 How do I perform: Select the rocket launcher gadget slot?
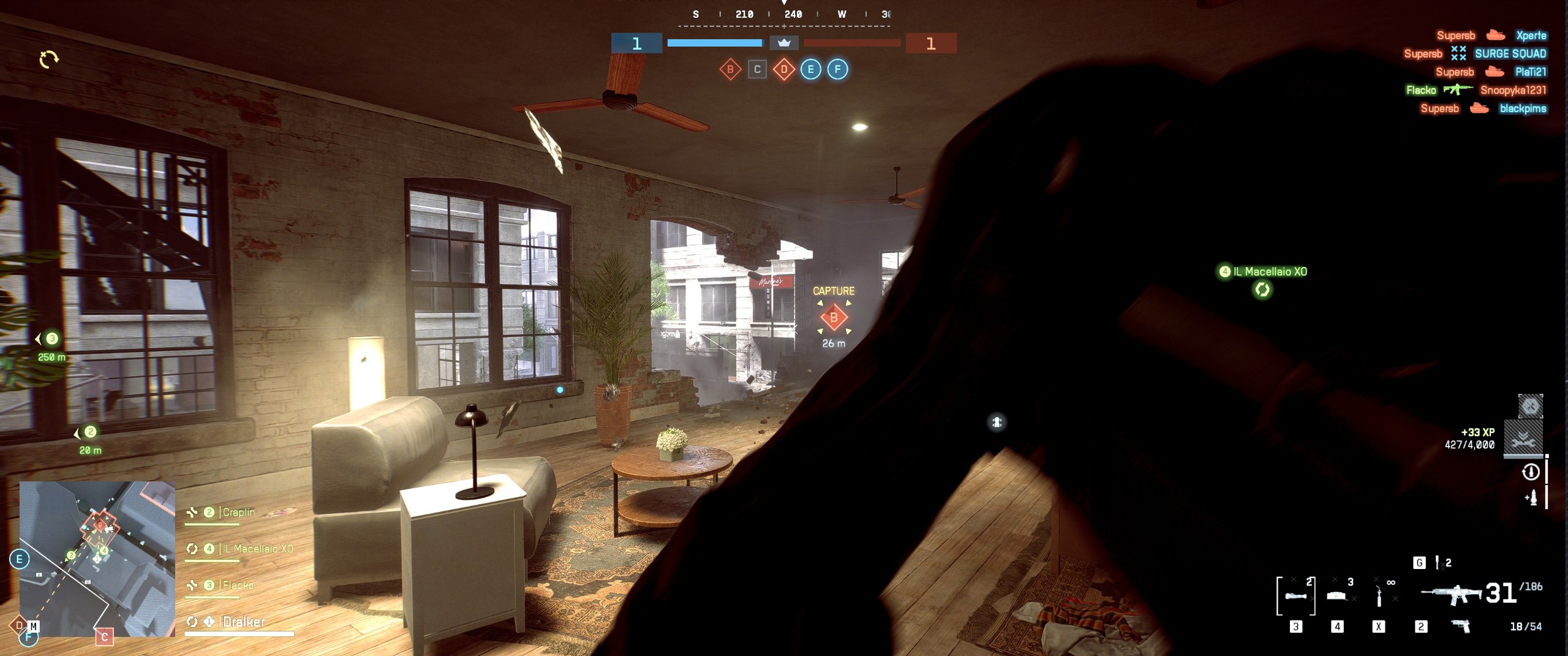click(1295, 595)
